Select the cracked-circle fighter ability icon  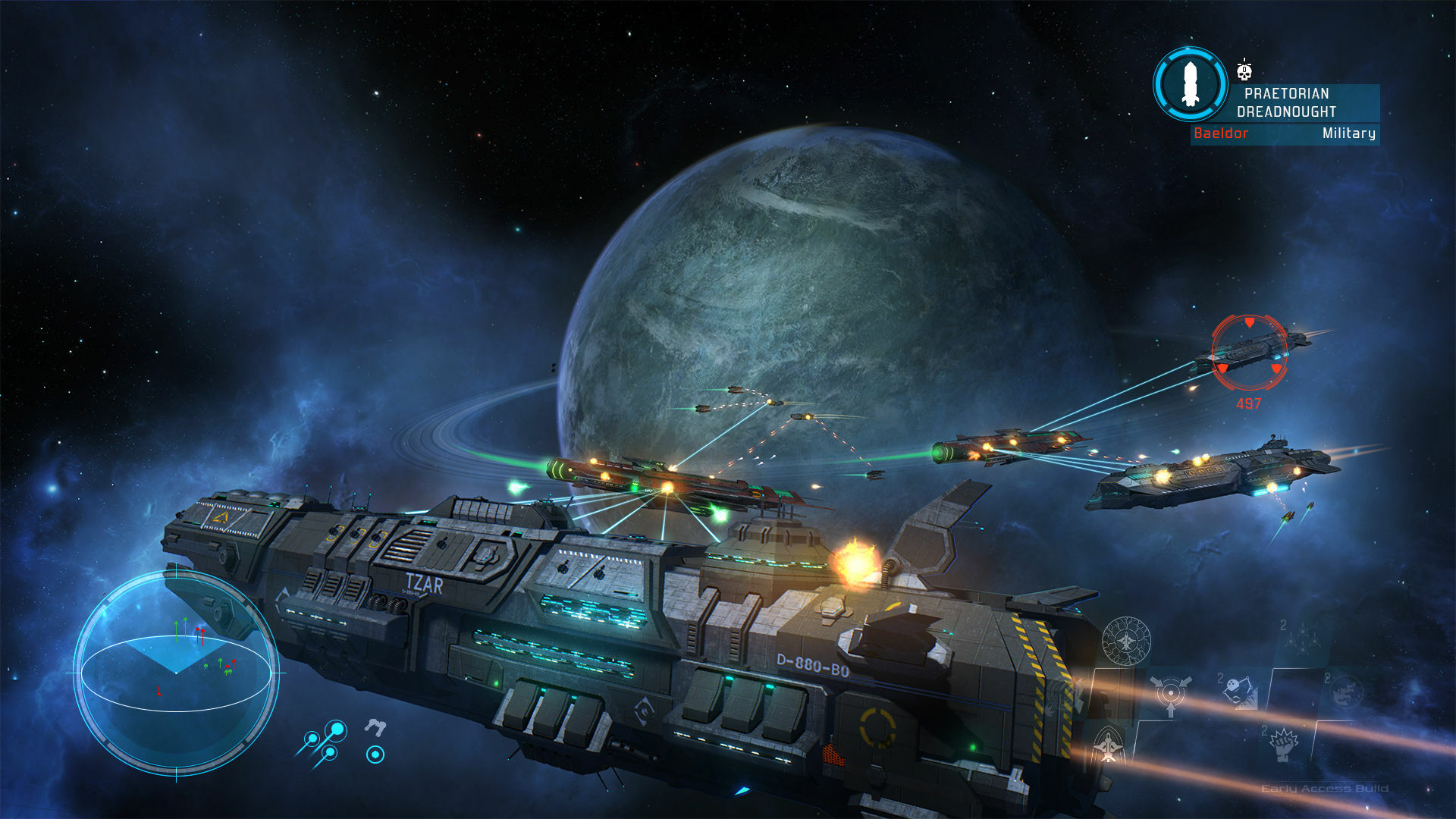pyautogui.click(x=1126, y=640)
